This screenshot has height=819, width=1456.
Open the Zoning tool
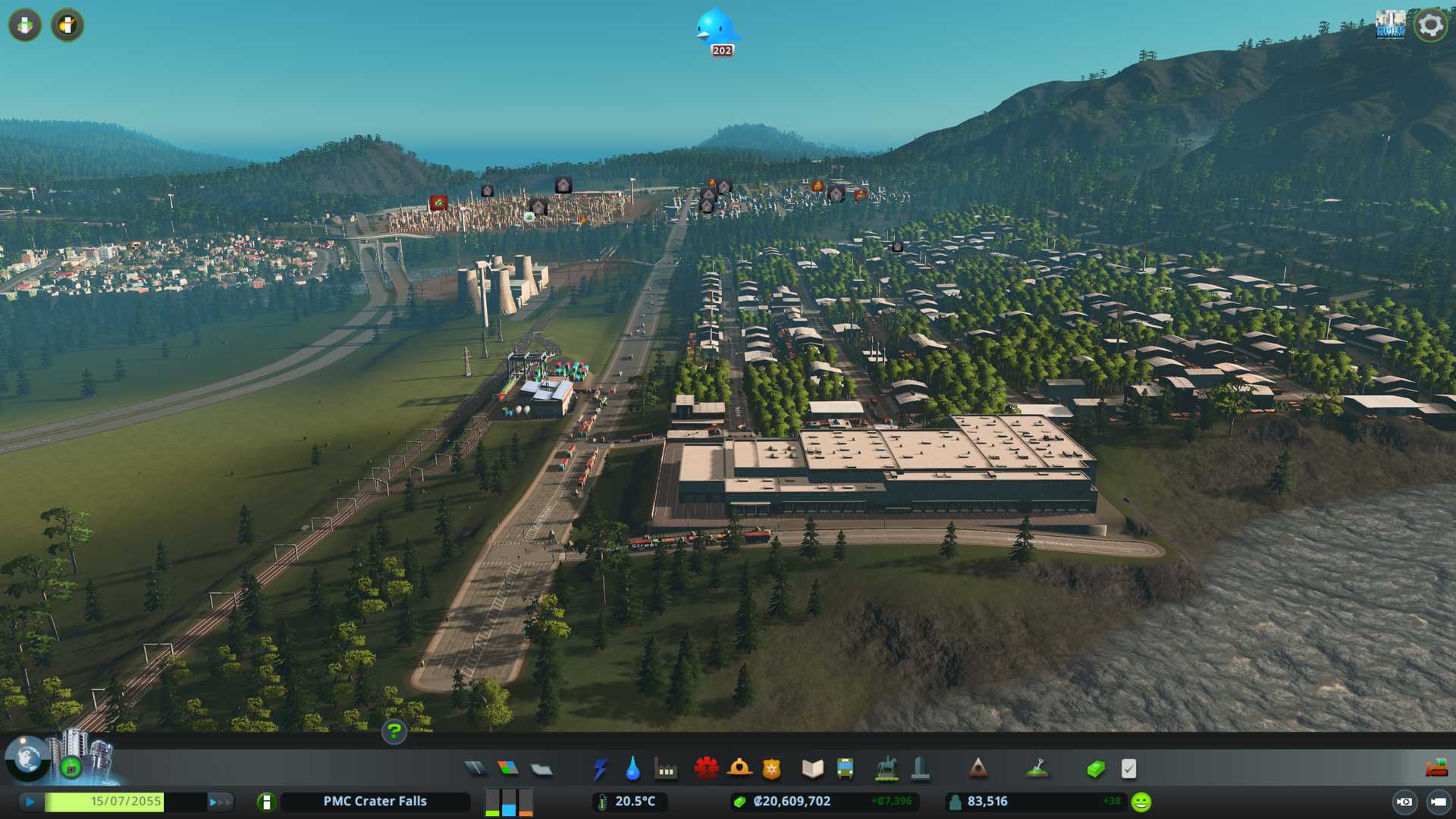coord(508,769)
